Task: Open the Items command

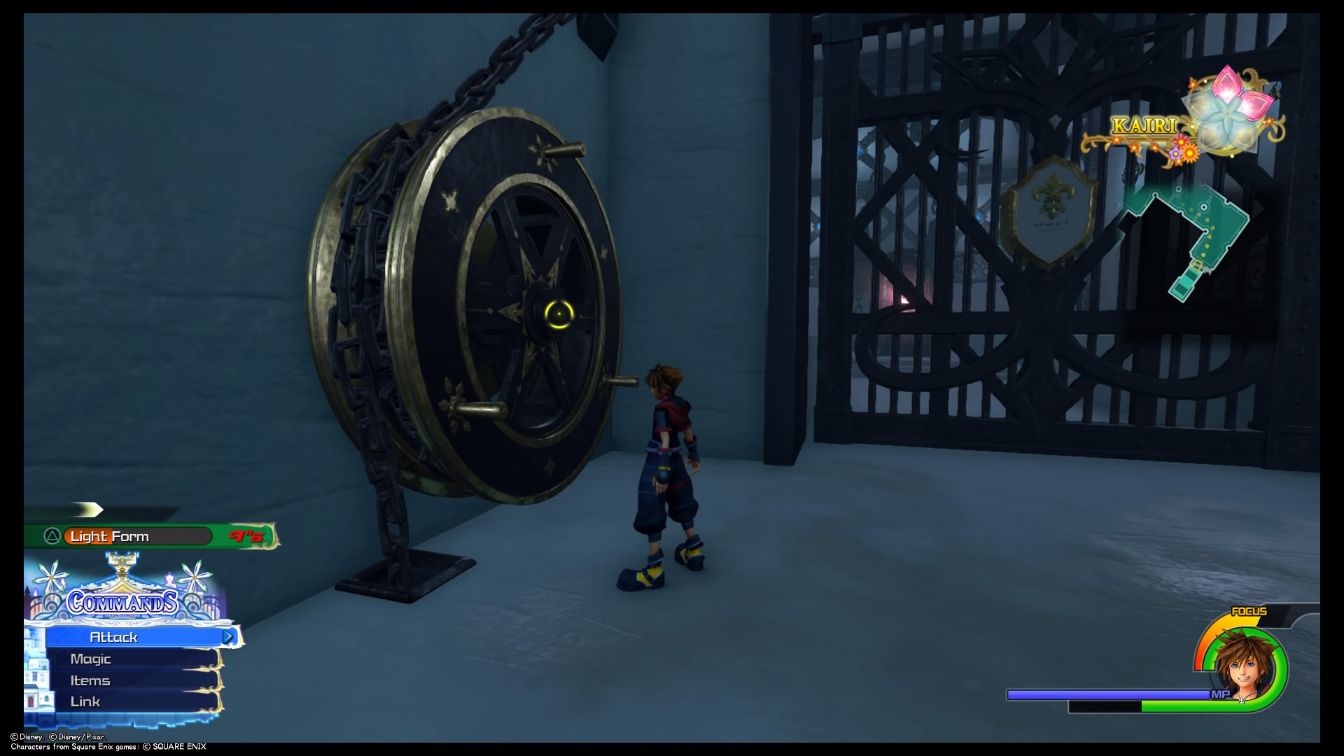Action: 89,679
